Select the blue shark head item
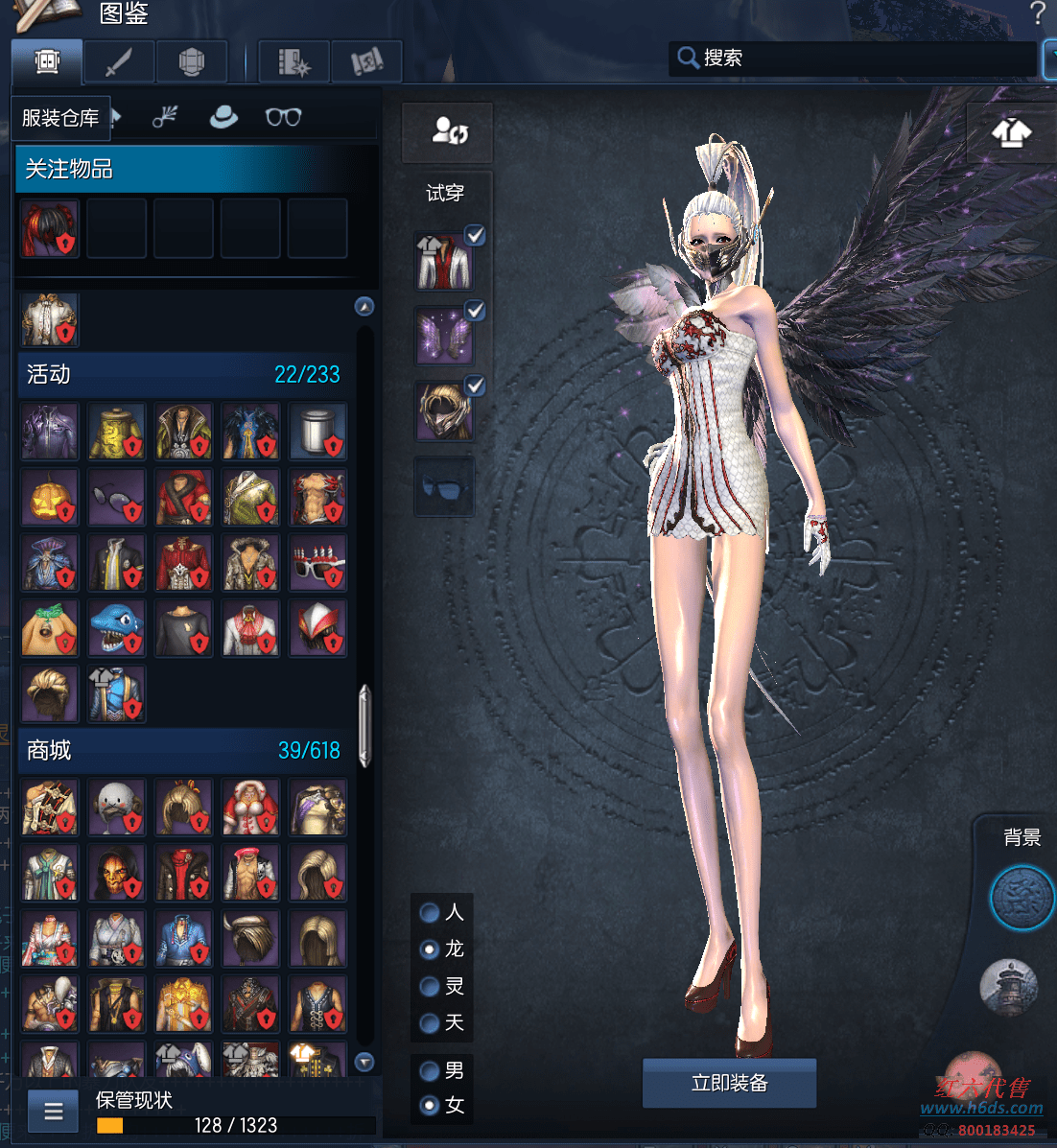 point(117,628)
